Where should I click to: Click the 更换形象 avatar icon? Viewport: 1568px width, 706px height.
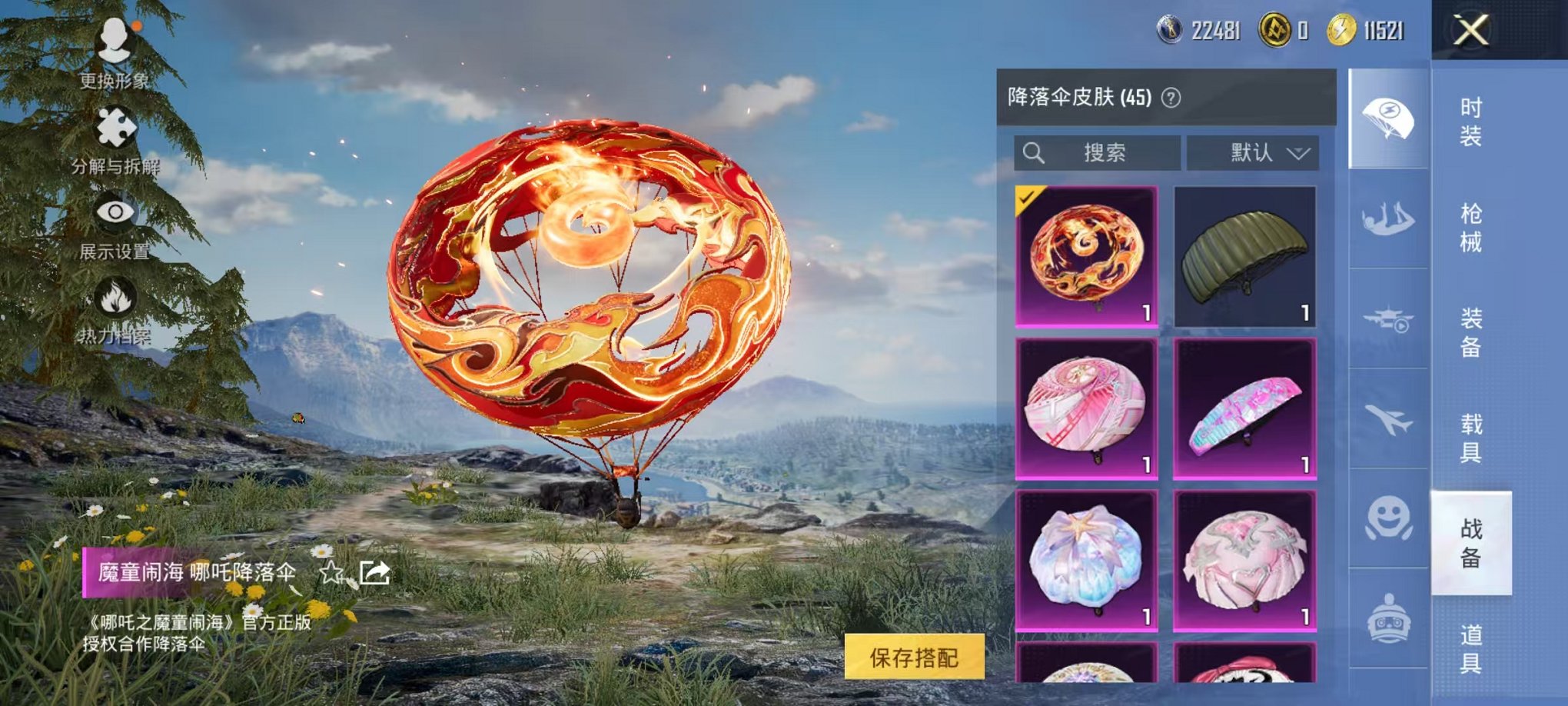114,38
